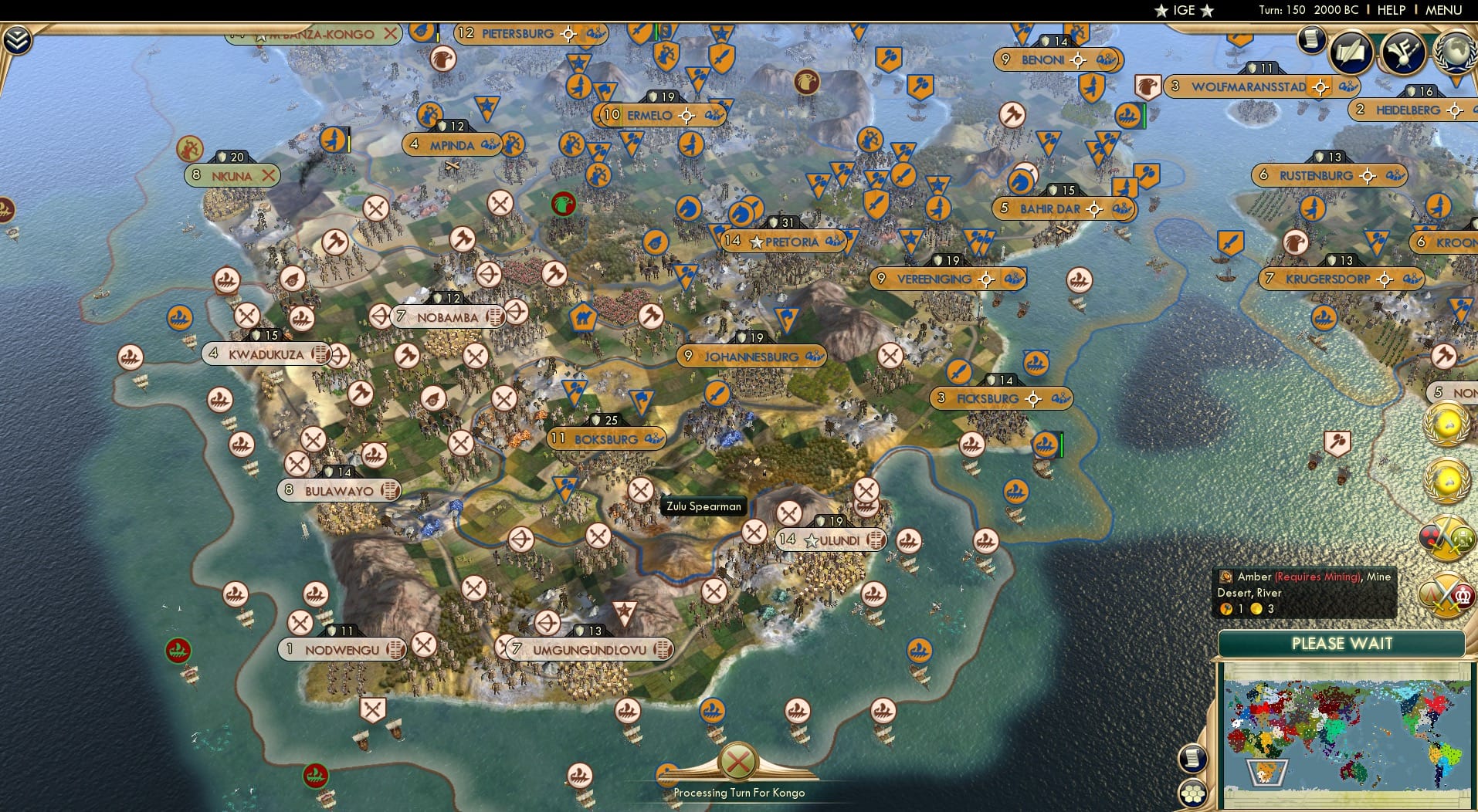This screenshot has height=812, width=1478.
Task: Click Ermelo's city ranged attack crosshair
Action: click(686, 115)
